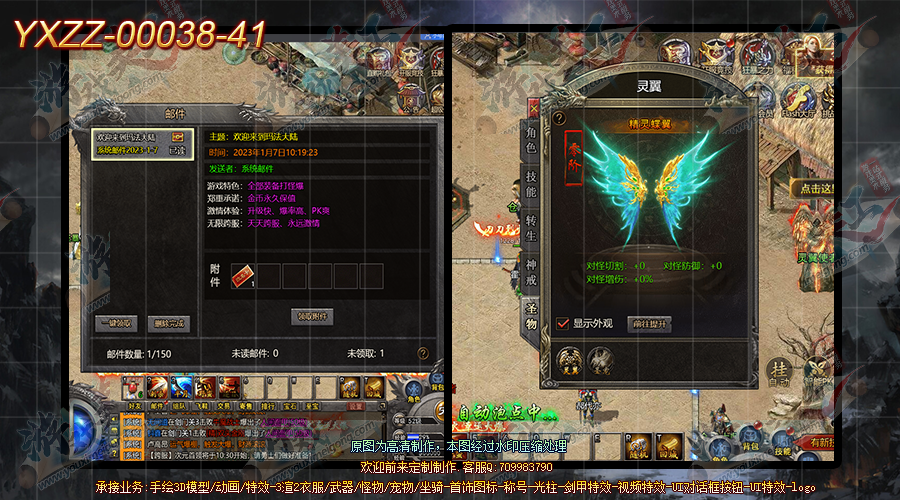Select the 灵翼 wing icon at panel bottom

coord(570,359)
